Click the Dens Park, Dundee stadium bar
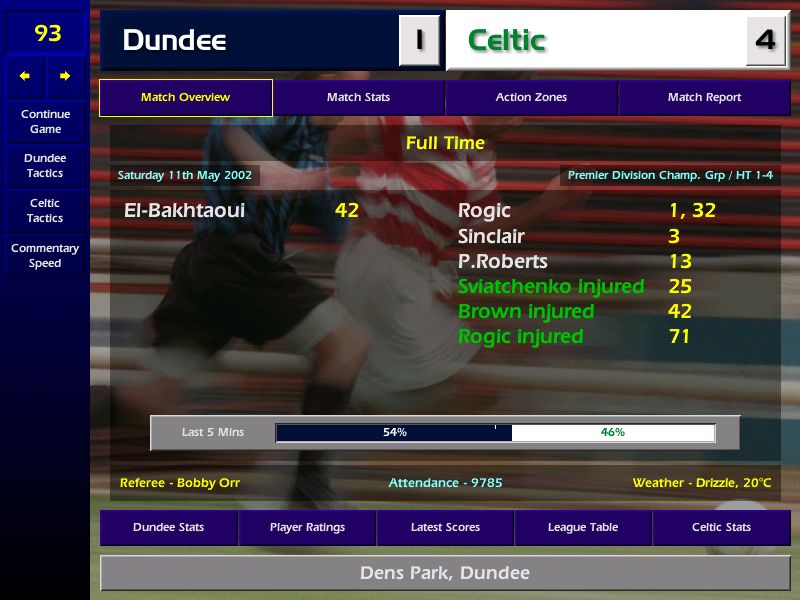 click(445, 573)
